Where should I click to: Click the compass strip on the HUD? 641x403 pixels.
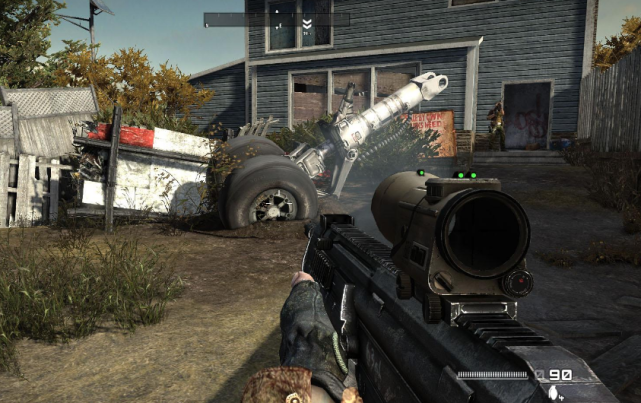(x=276, y=19)
